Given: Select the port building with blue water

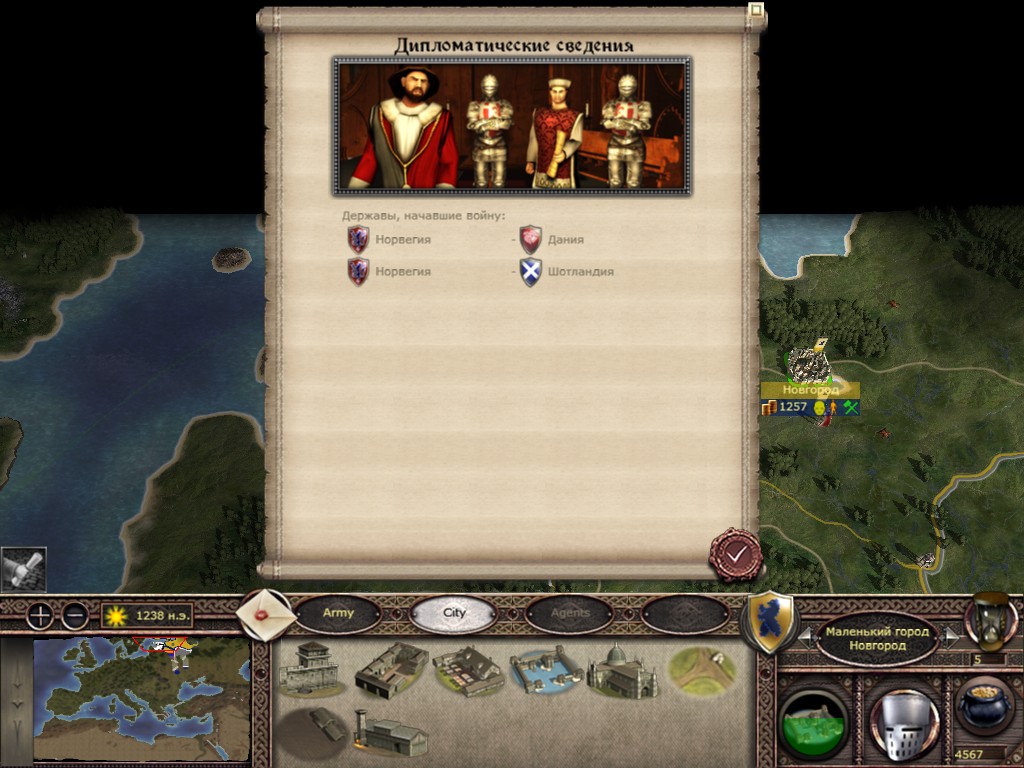Looking at the screenshot, I should (x=544, y=672).
